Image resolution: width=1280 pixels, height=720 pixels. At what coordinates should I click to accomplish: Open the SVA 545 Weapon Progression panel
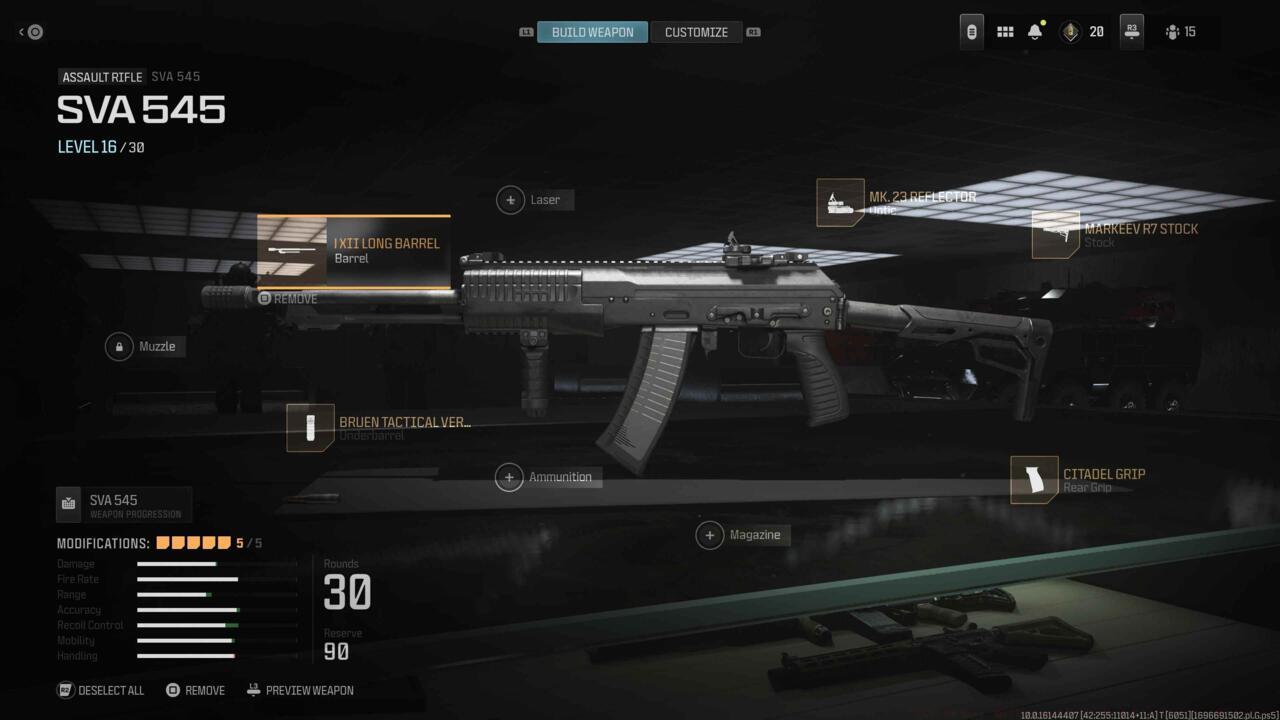(x=123, y=505)
